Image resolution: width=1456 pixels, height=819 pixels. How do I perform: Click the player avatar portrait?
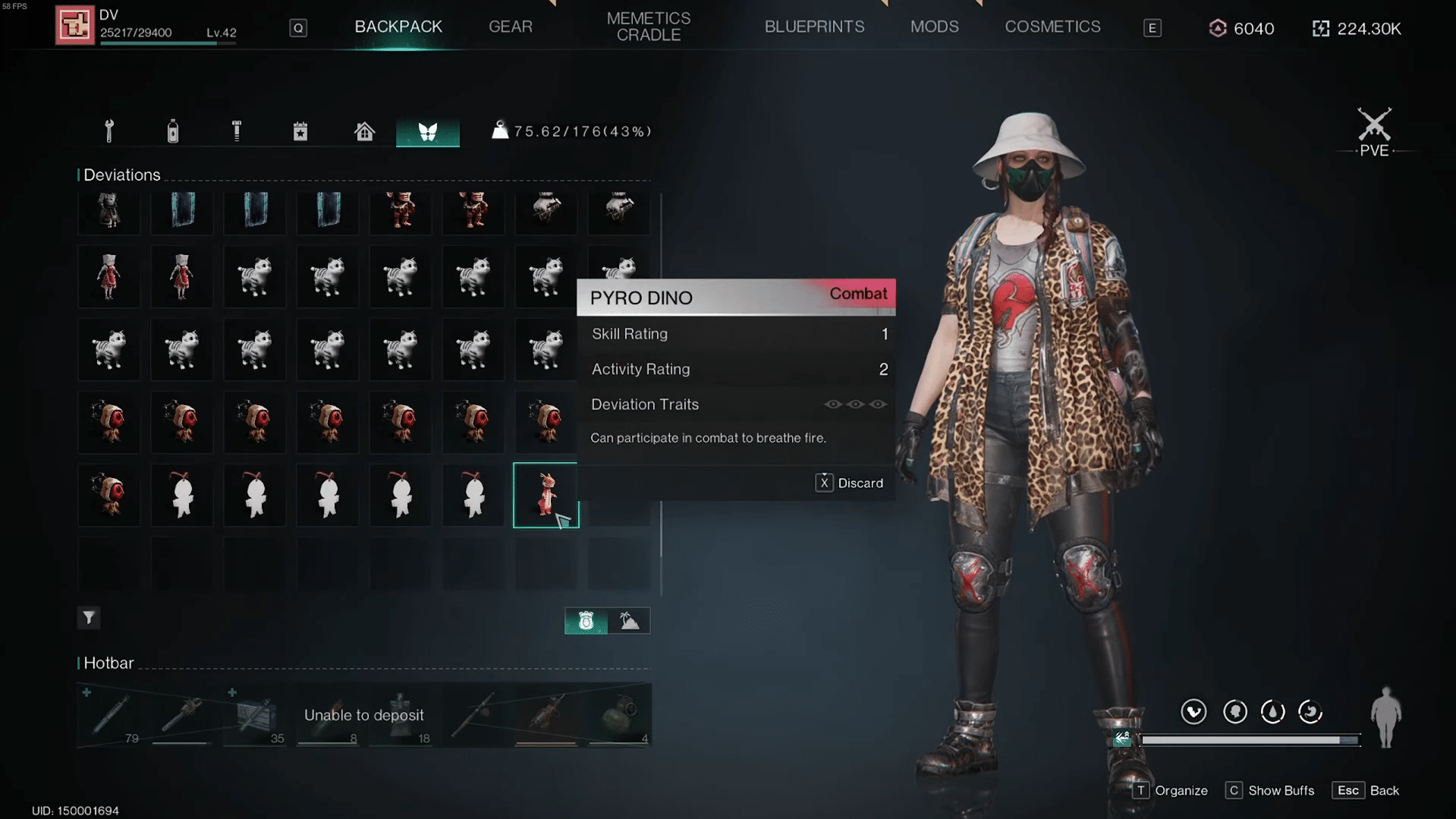point(74,25)
